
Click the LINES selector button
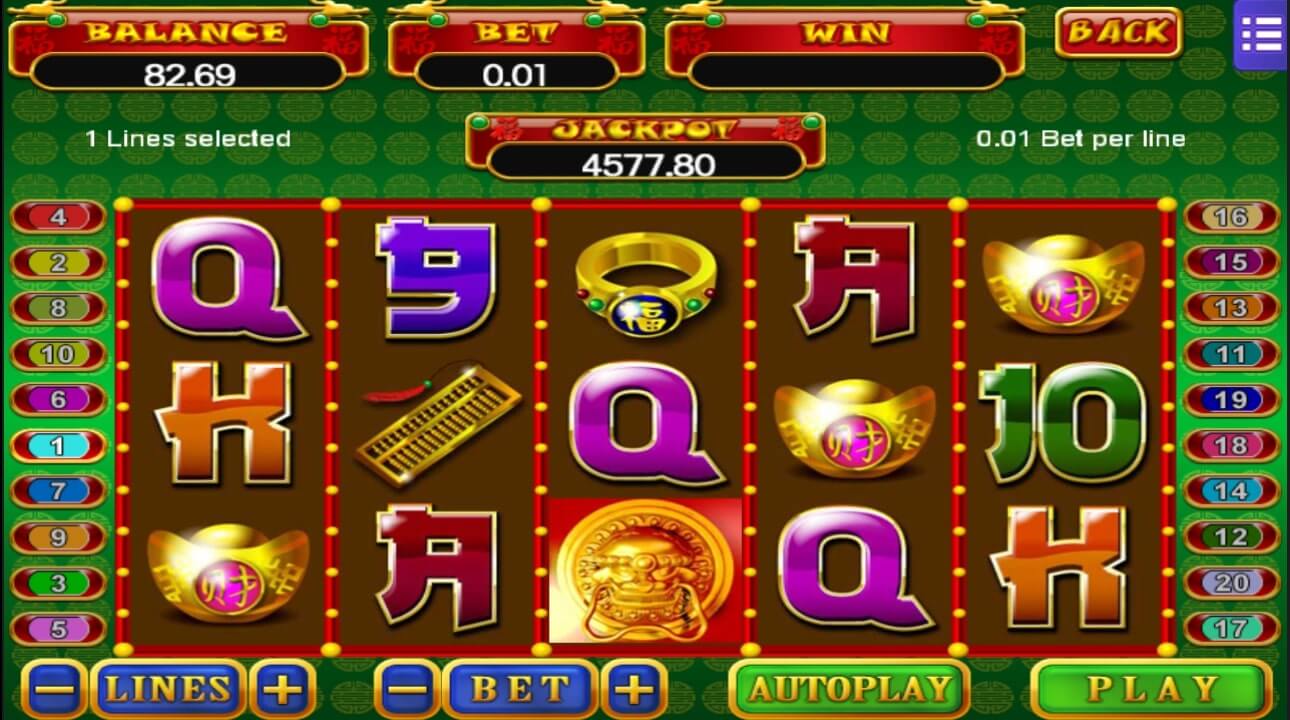coord(168,689)
